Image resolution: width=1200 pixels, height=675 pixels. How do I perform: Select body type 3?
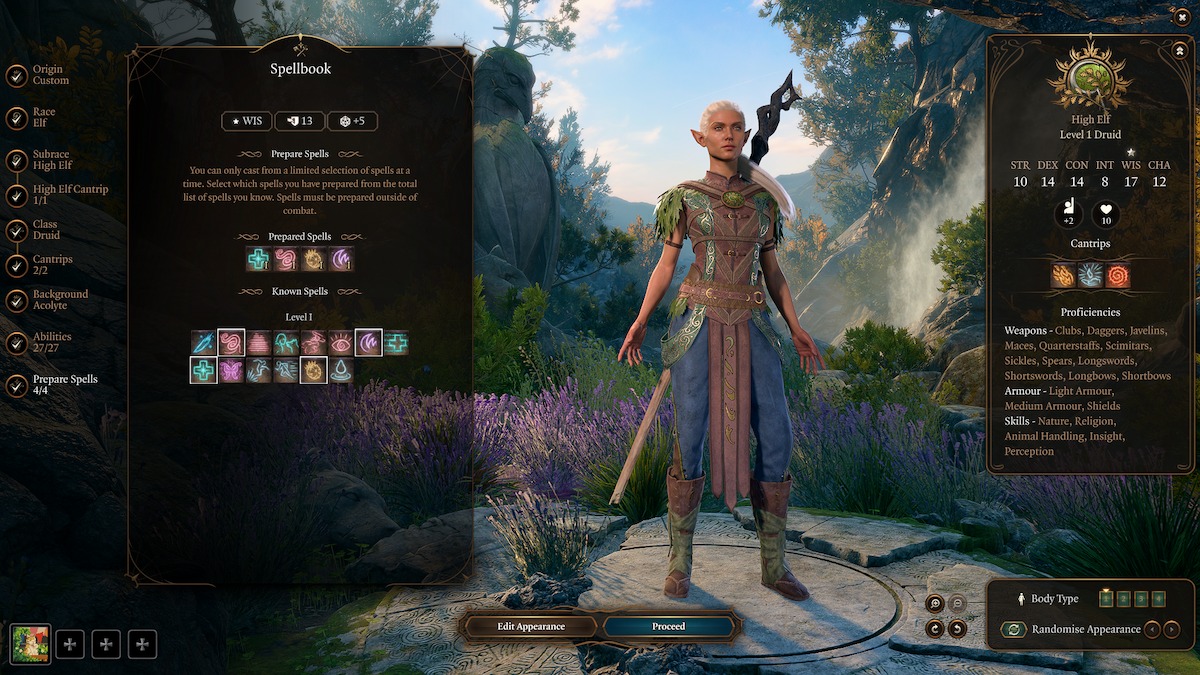1142,598
